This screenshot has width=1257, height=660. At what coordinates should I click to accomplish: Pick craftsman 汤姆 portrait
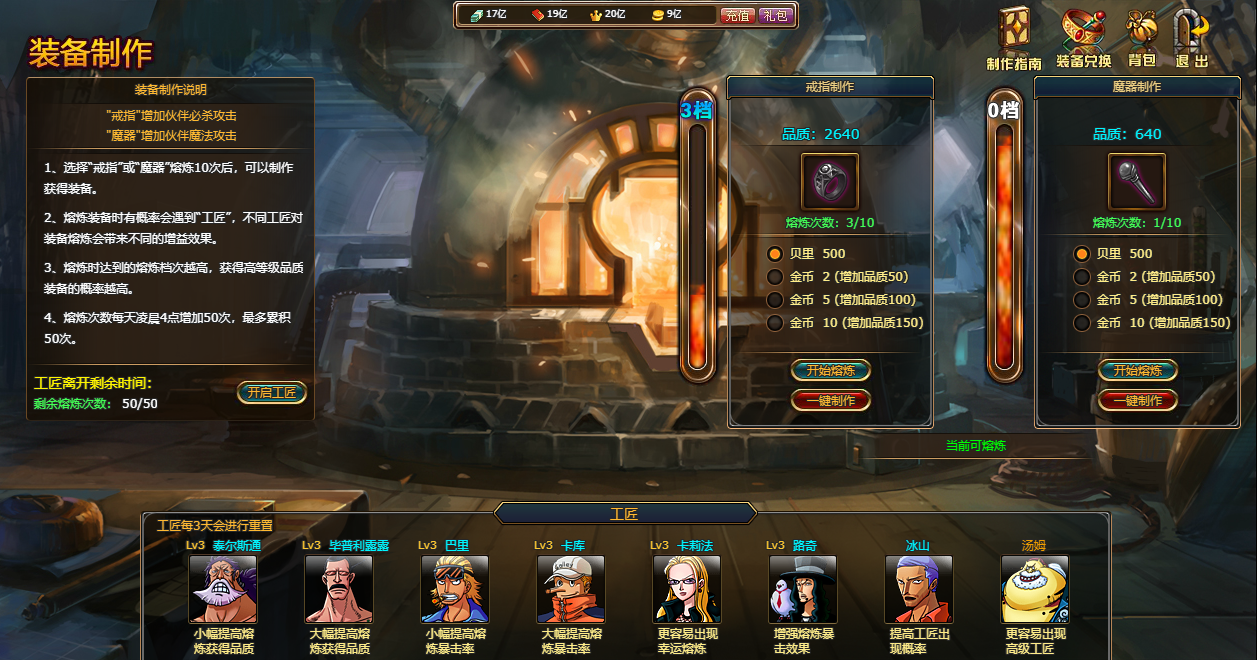coord(1035,590)
